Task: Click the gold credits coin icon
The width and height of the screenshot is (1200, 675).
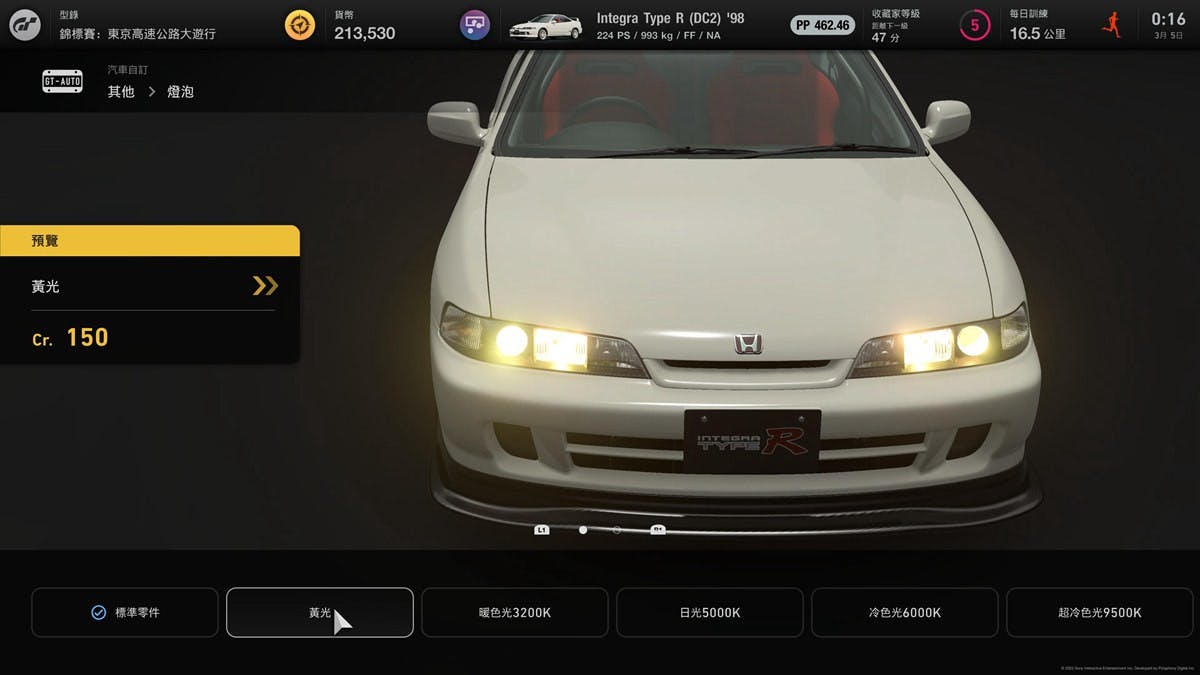Action: tap(300, 25)
